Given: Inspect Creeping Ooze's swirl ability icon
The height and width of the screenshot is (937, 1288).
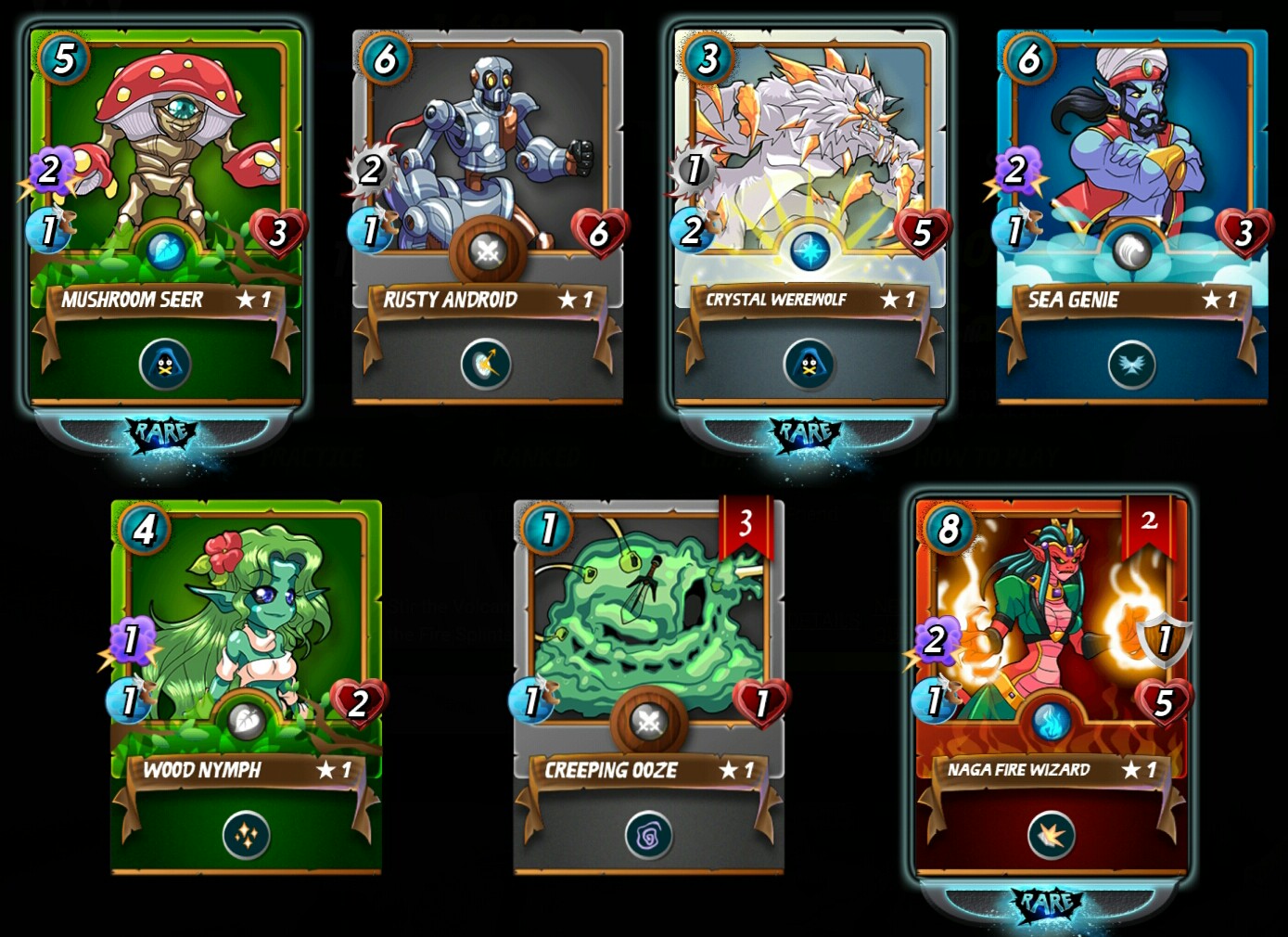Looking at the screenshot, I should [x=649, y=836].
